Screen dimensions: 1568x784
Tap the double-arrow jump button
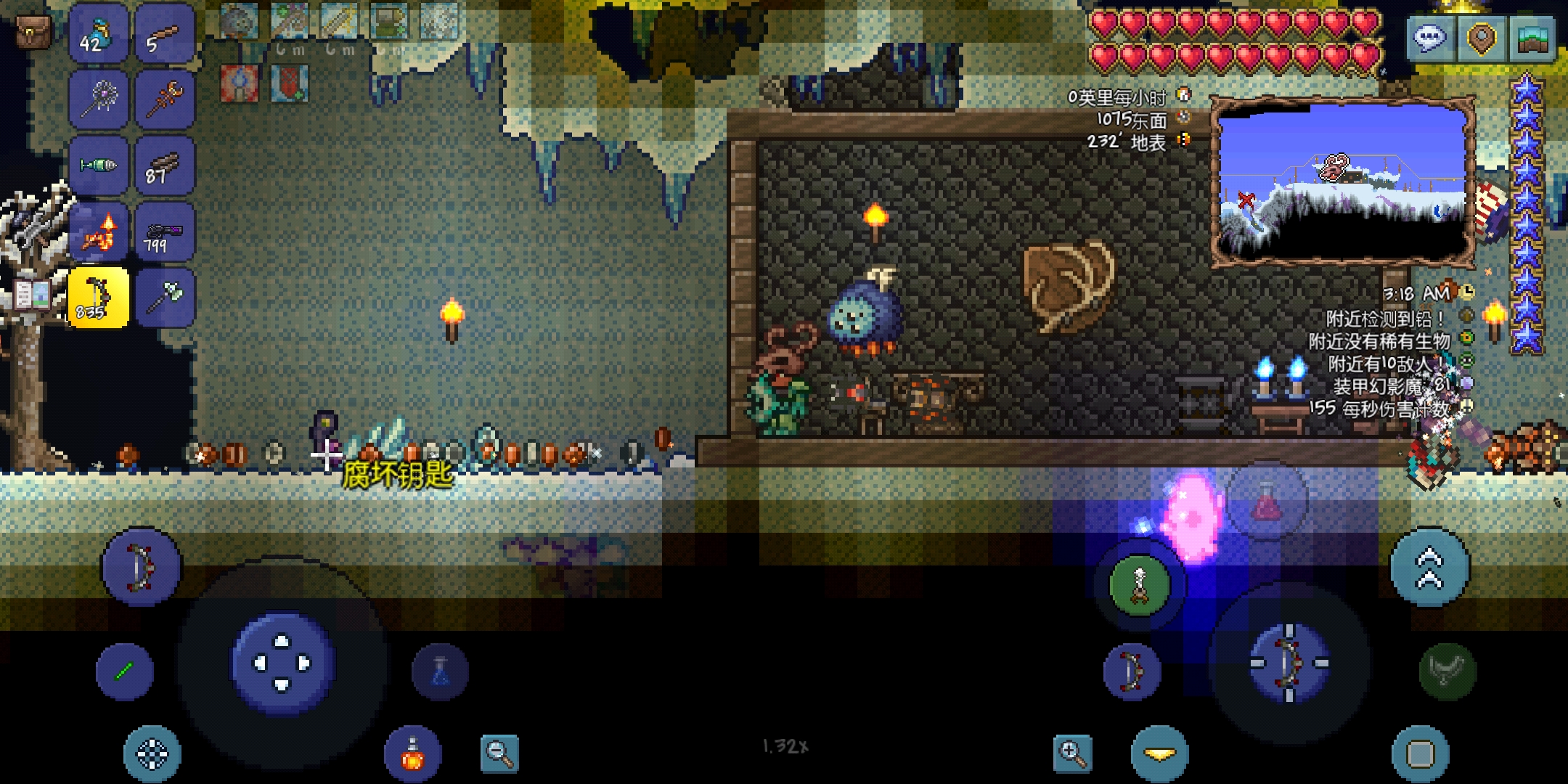[x=1429, y=568]
